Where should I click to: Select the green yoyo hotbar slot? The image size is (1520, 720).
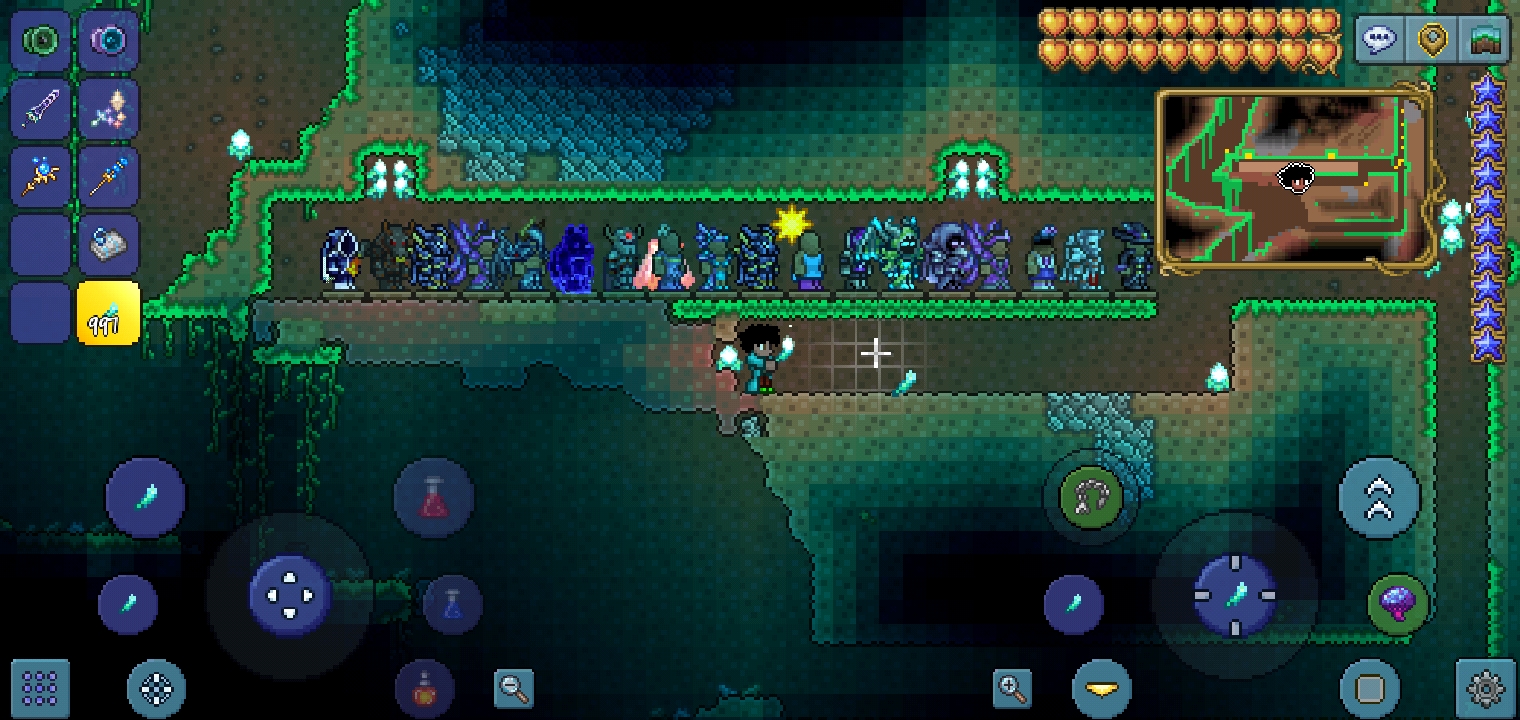pos(41,41)
